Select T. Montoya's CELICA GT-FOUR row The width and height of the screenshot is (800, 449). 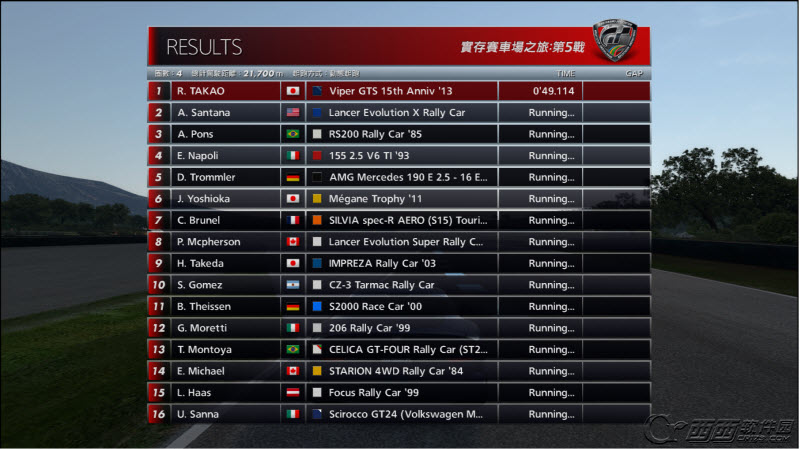tap(398, 349)
